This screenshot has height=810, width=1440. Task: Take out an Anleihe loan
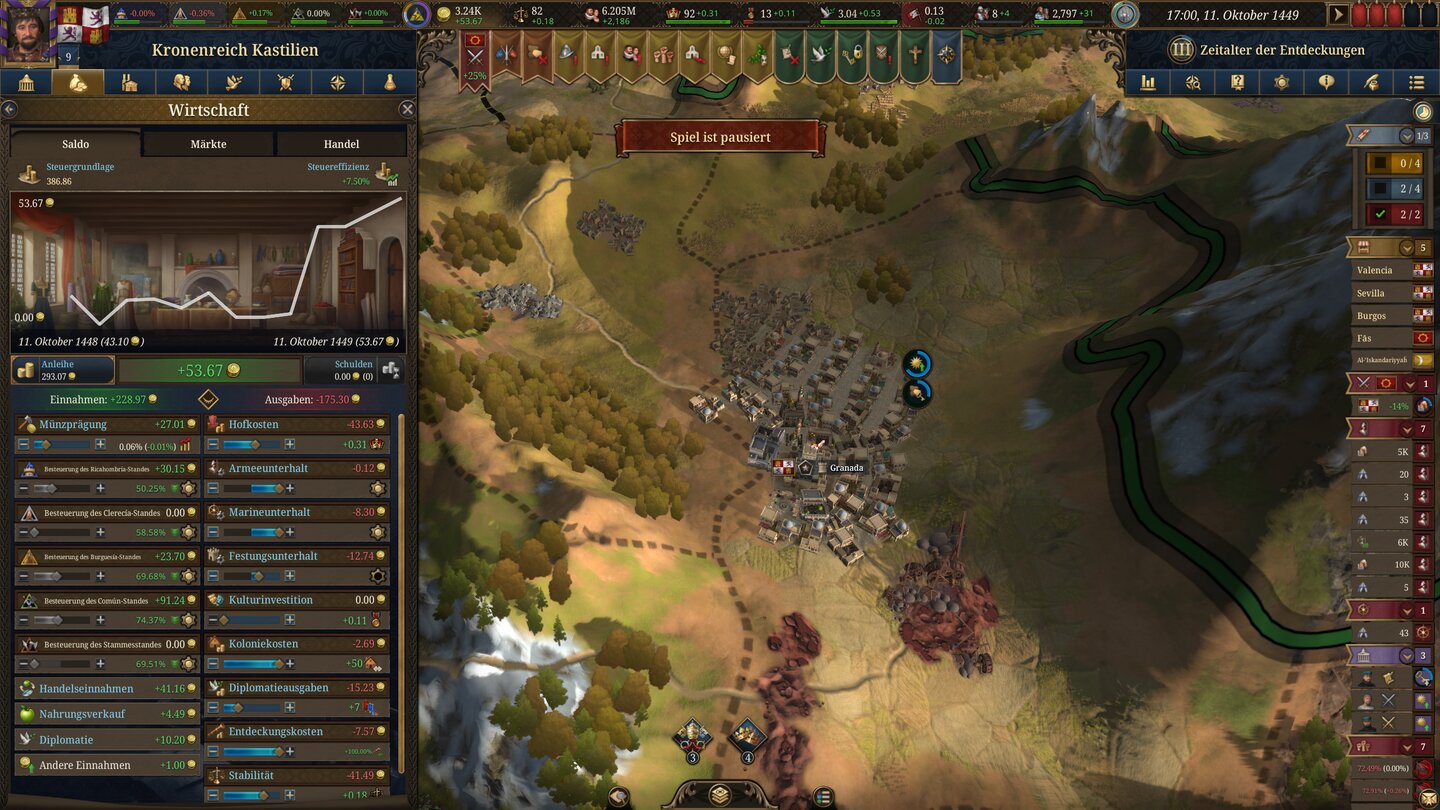62,369
